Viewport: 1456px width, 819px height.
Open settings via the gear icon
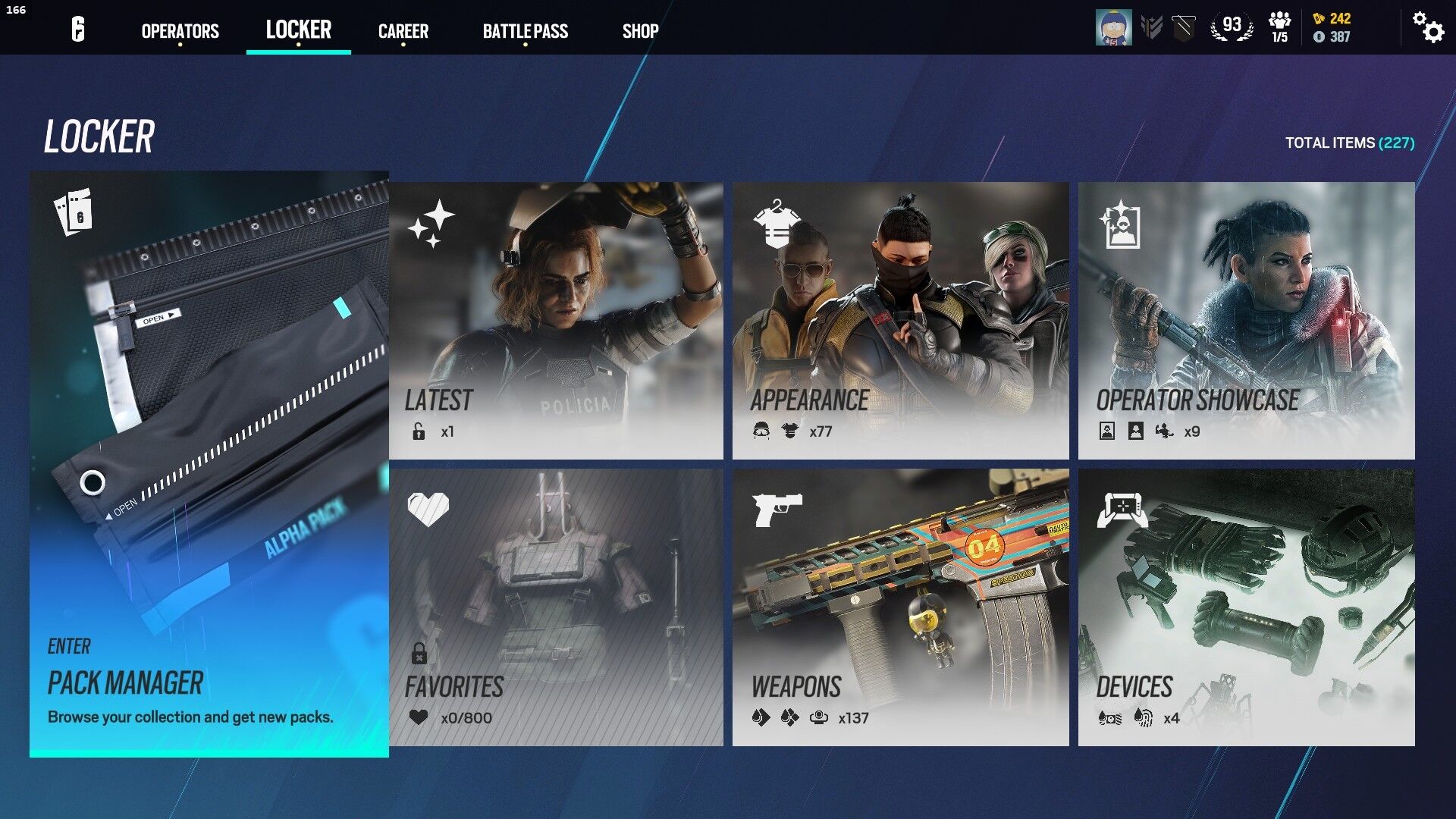click(x=1428, y=27)
